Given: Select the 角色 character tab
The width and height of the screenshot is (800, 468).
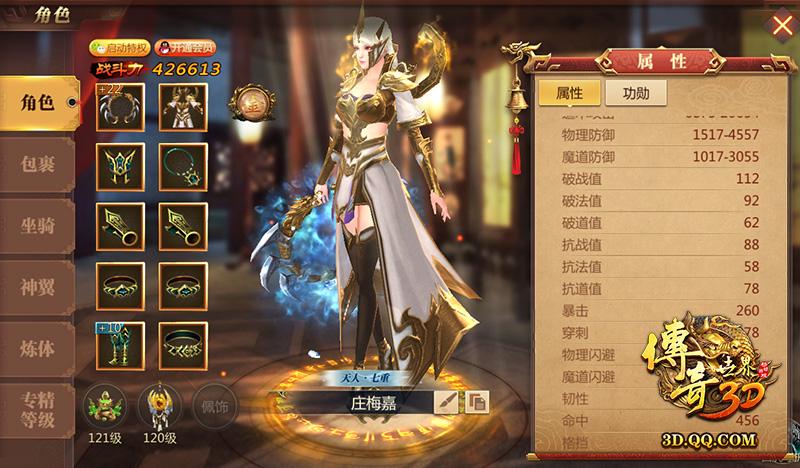Looking at the screenshot, I should [36, 102].
